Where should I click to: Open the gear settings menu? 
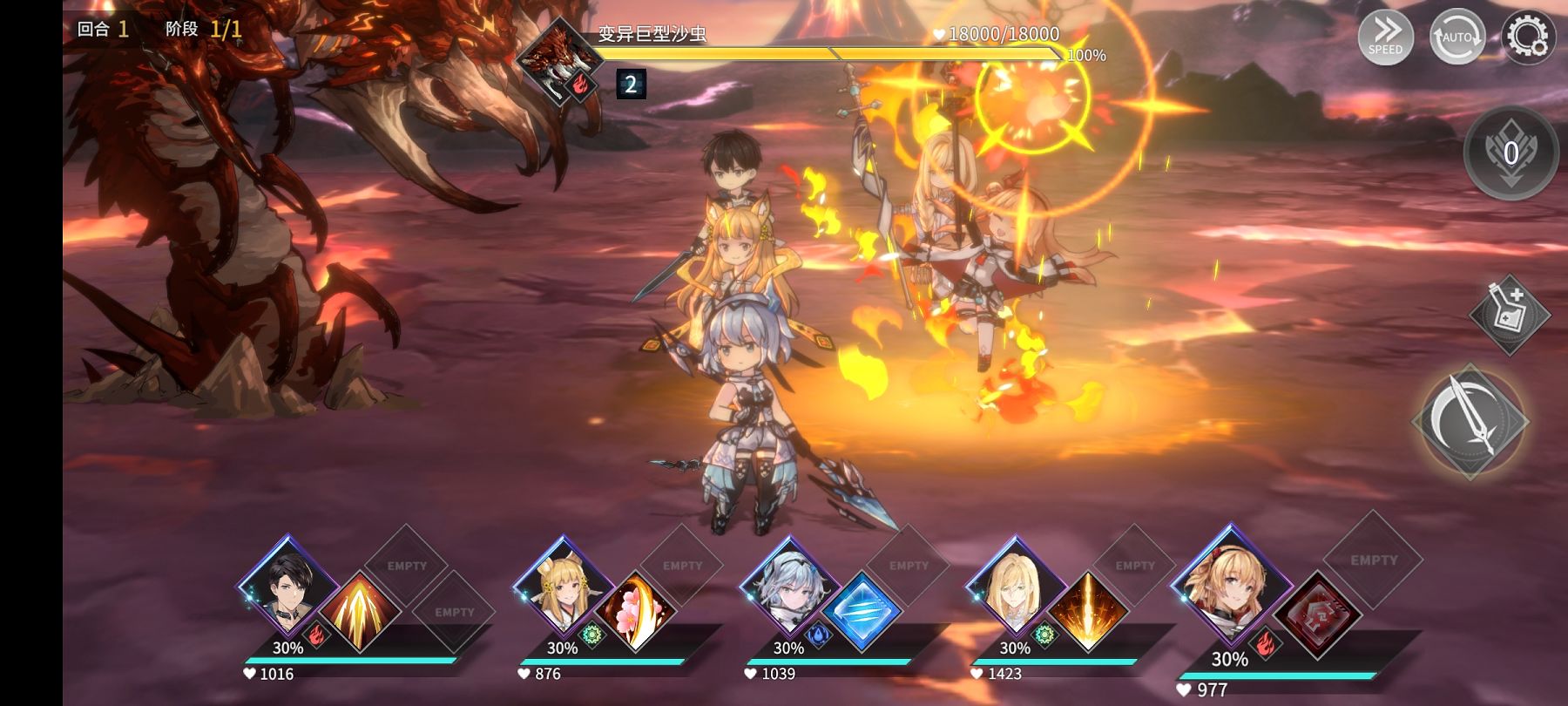tap(1527, 37)
